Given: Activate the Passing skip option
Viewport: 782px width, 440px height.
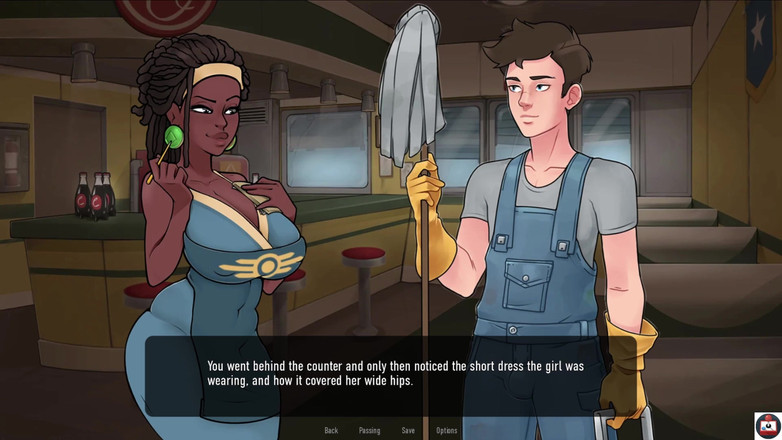Looking at the screenshot, I should pos(369,430).
